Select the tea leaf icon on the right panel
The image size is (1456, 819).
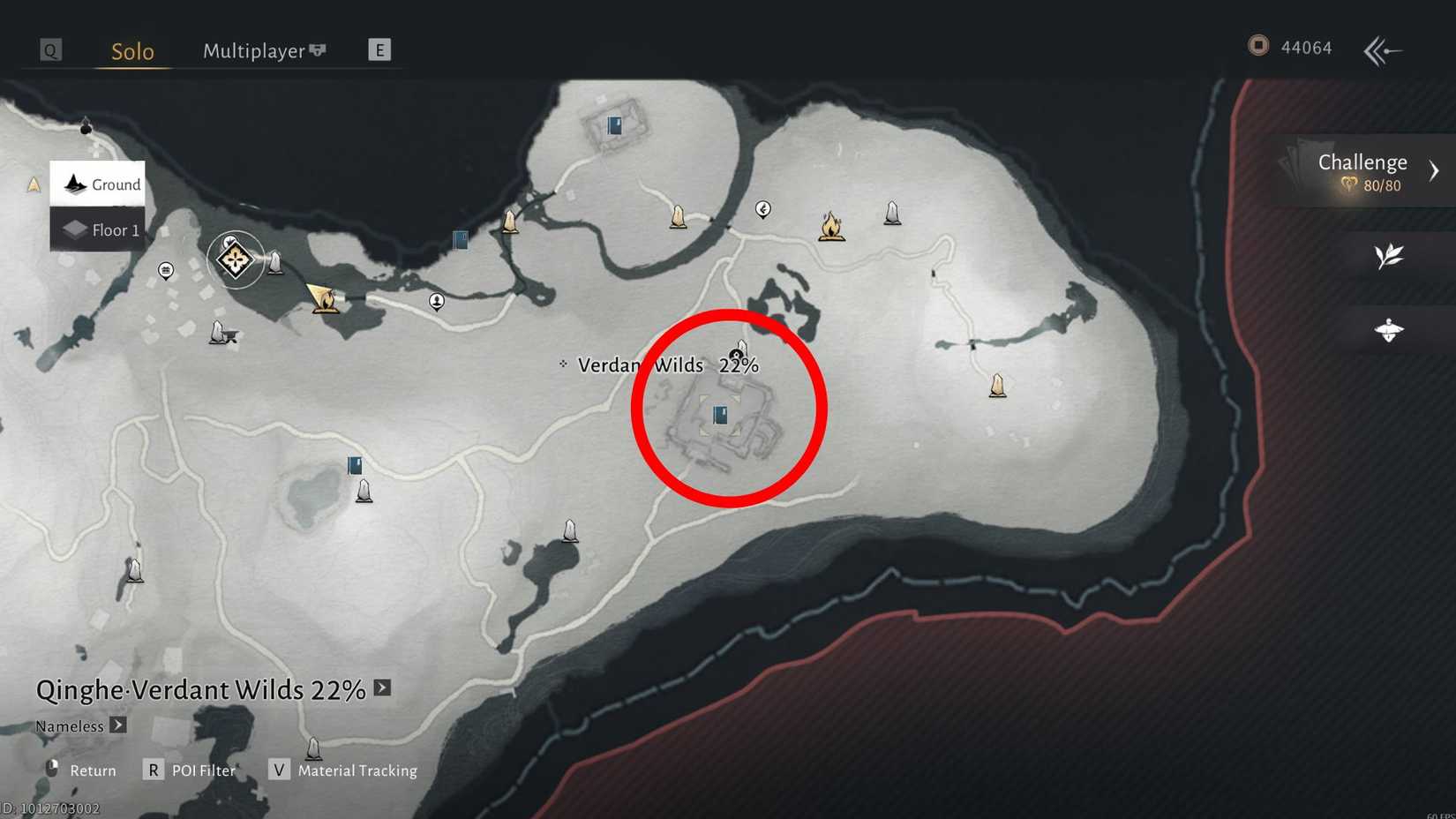click(1391, 256)
